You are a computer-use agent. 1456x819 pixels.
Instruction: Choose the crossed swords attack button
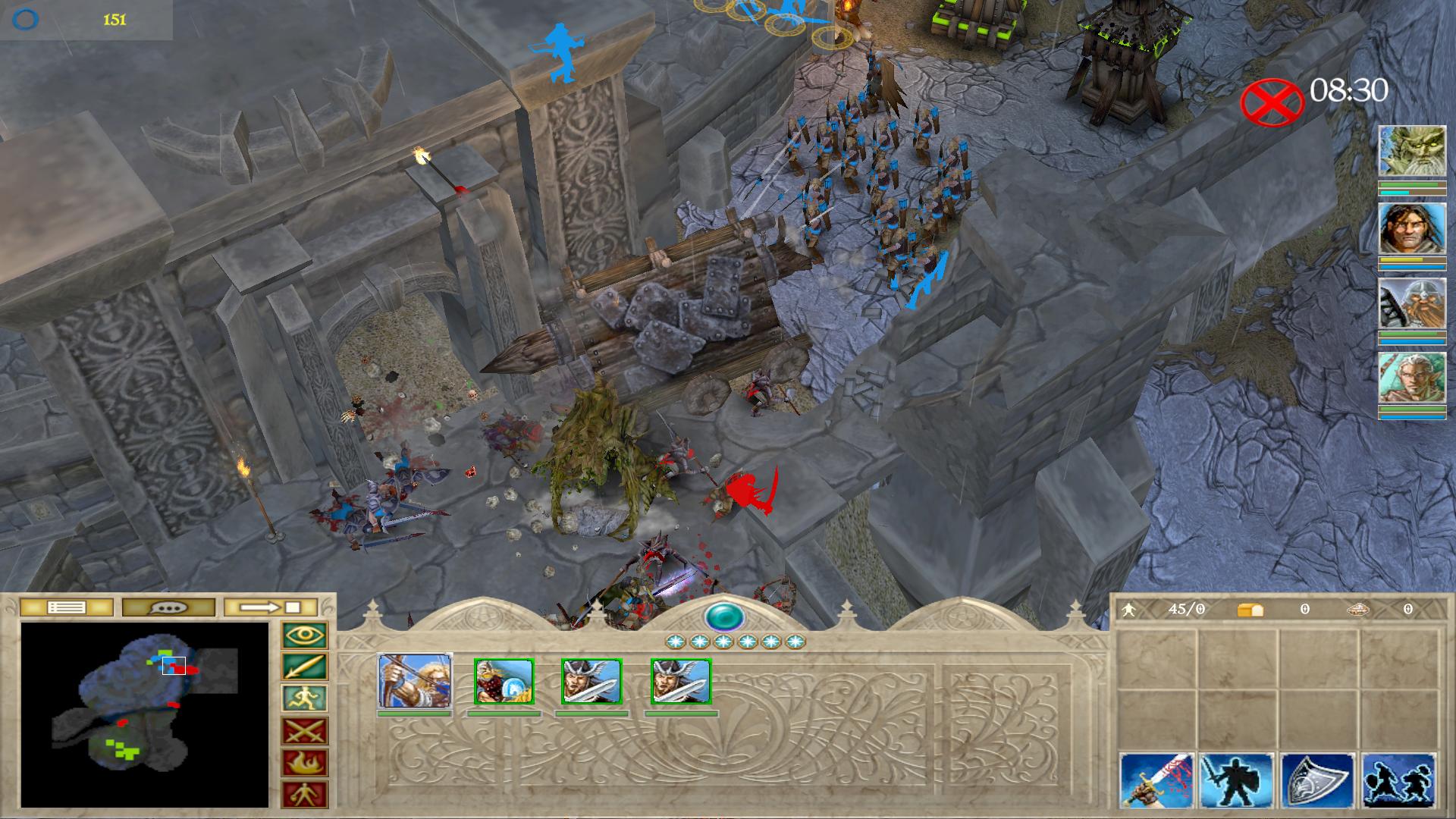point(305,731)
